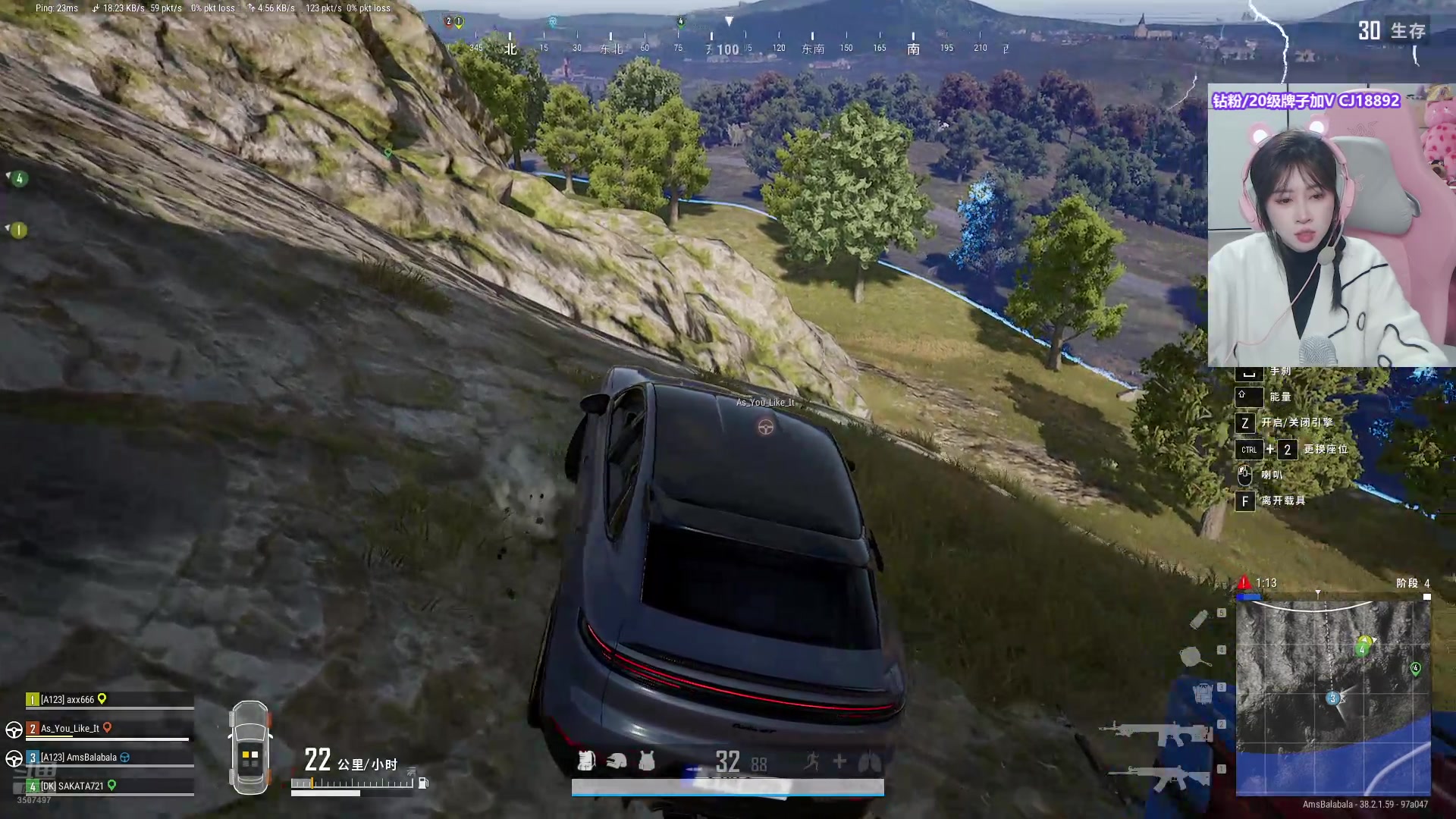The width and height of the screenshot is (1456, 819).
Task: Select the grenade throwable slot
Action: (1199, 620)
